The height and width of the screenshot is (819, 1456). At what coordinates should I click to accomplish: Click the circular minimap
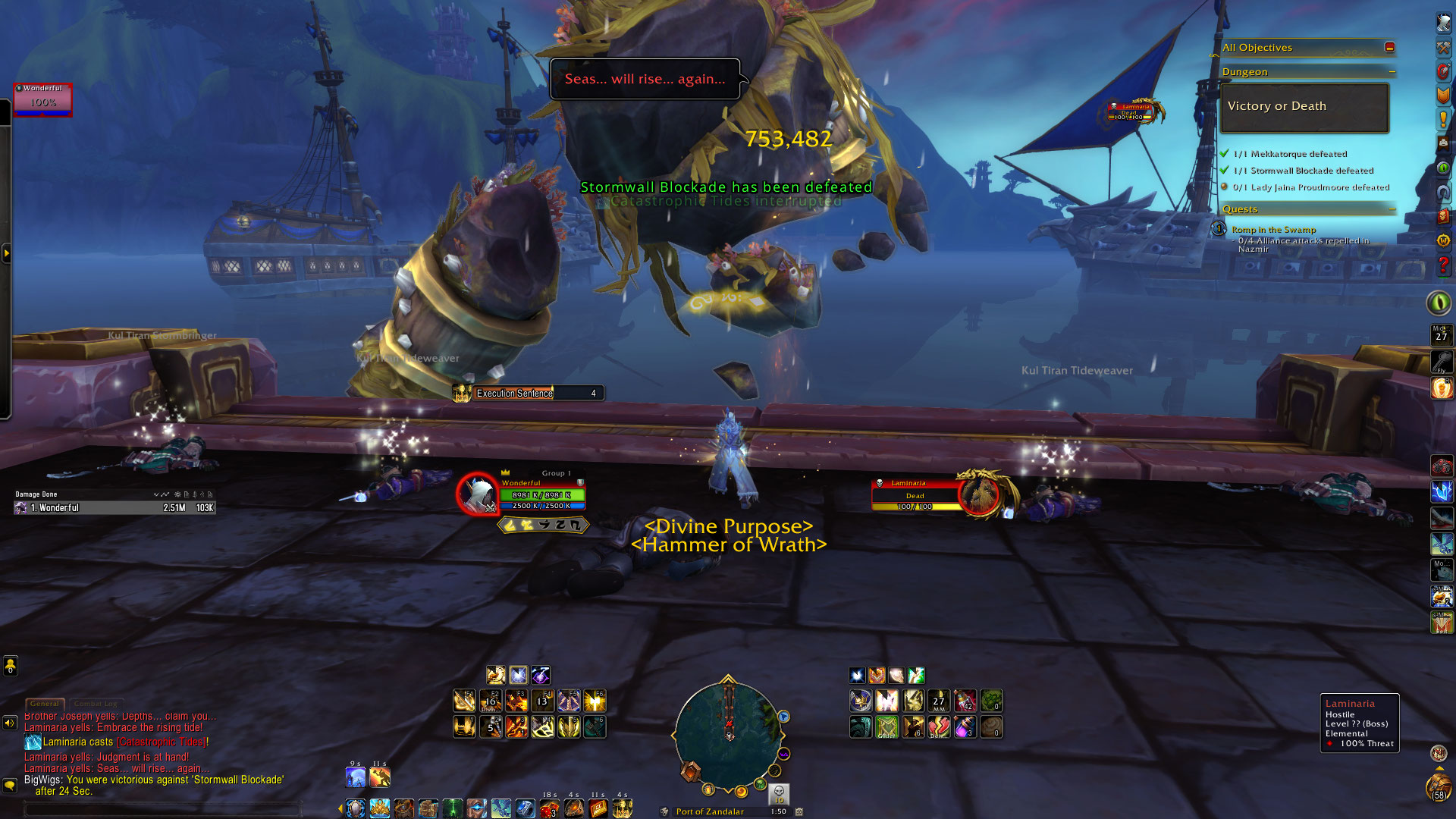728,734
